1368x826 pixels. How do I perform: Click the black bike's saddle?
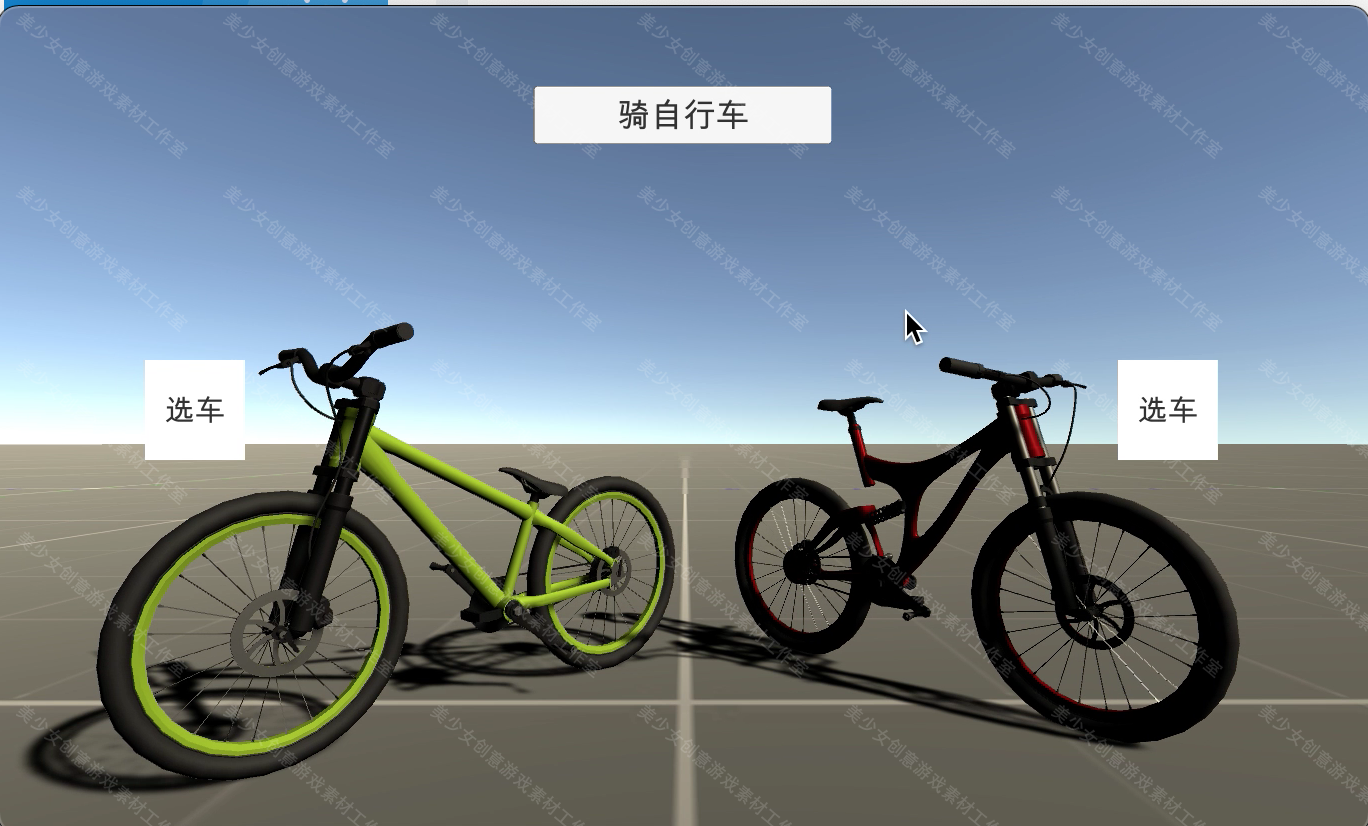(x=850, y=403)
